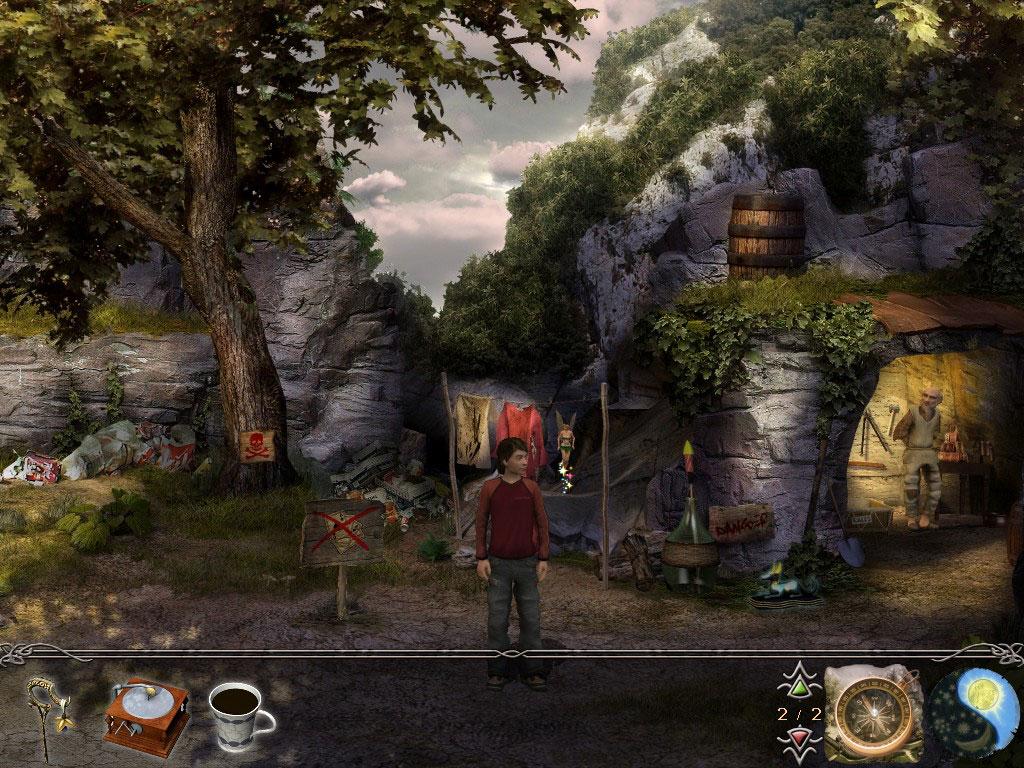The image size is (1024, 768).
Task: Choose the cup of coffee item
Action: 239,714
